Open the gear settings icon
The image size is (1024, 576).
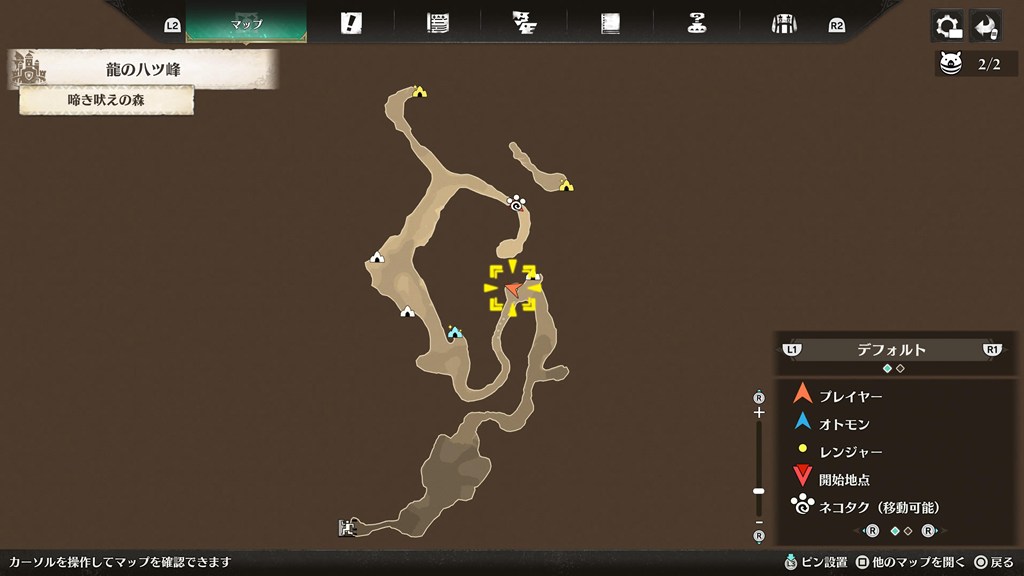tap(946, 26)
